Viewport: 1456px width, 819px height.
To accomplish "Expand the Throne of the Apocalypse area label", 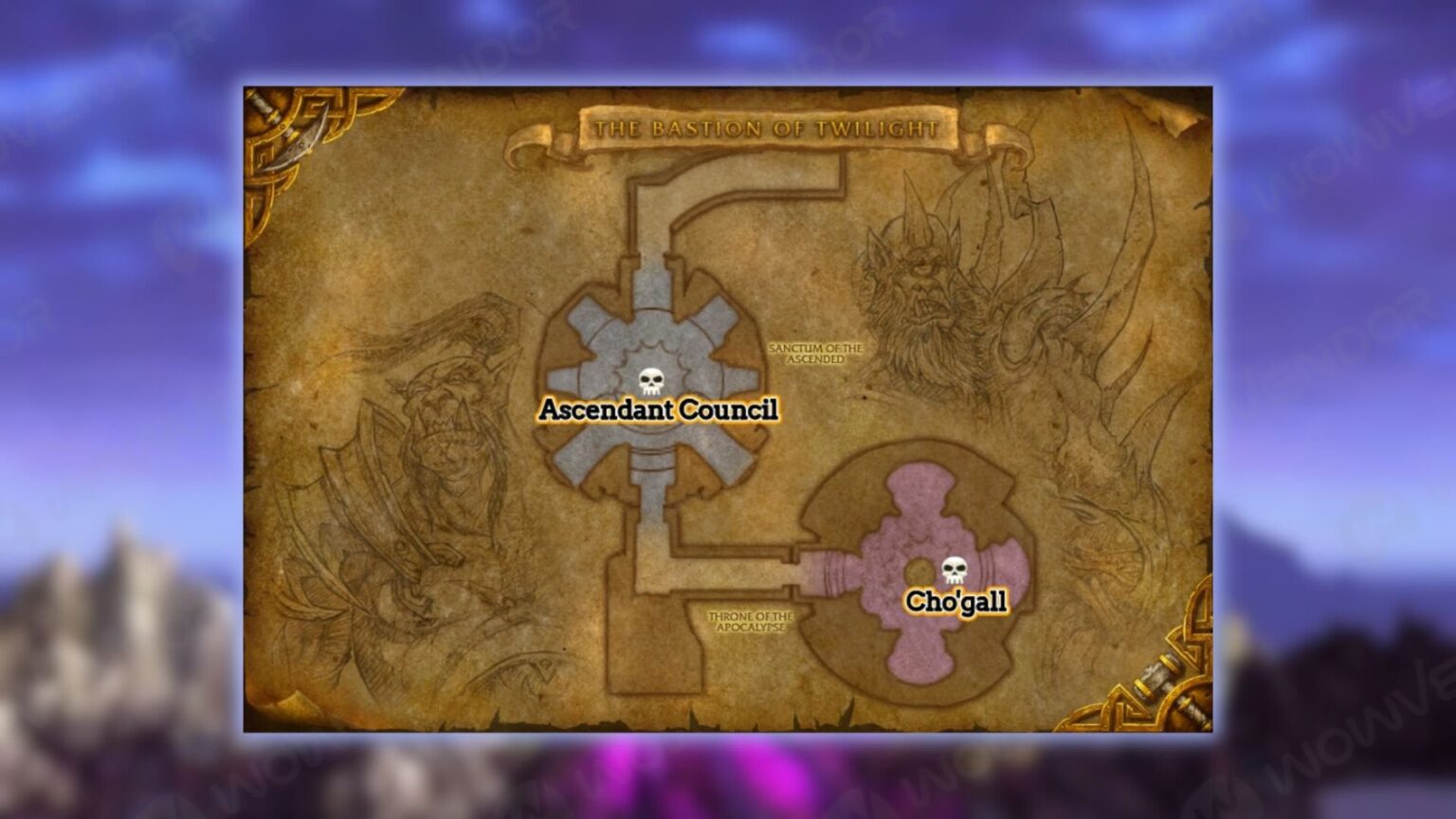I will pyautogui.click(x=752, y=620).
